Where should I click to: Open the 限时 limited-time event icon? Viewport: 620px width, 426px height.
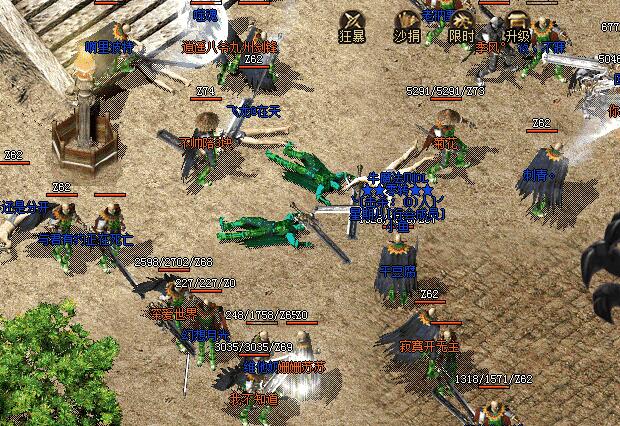pyautogui.click(x=462, y=22)
